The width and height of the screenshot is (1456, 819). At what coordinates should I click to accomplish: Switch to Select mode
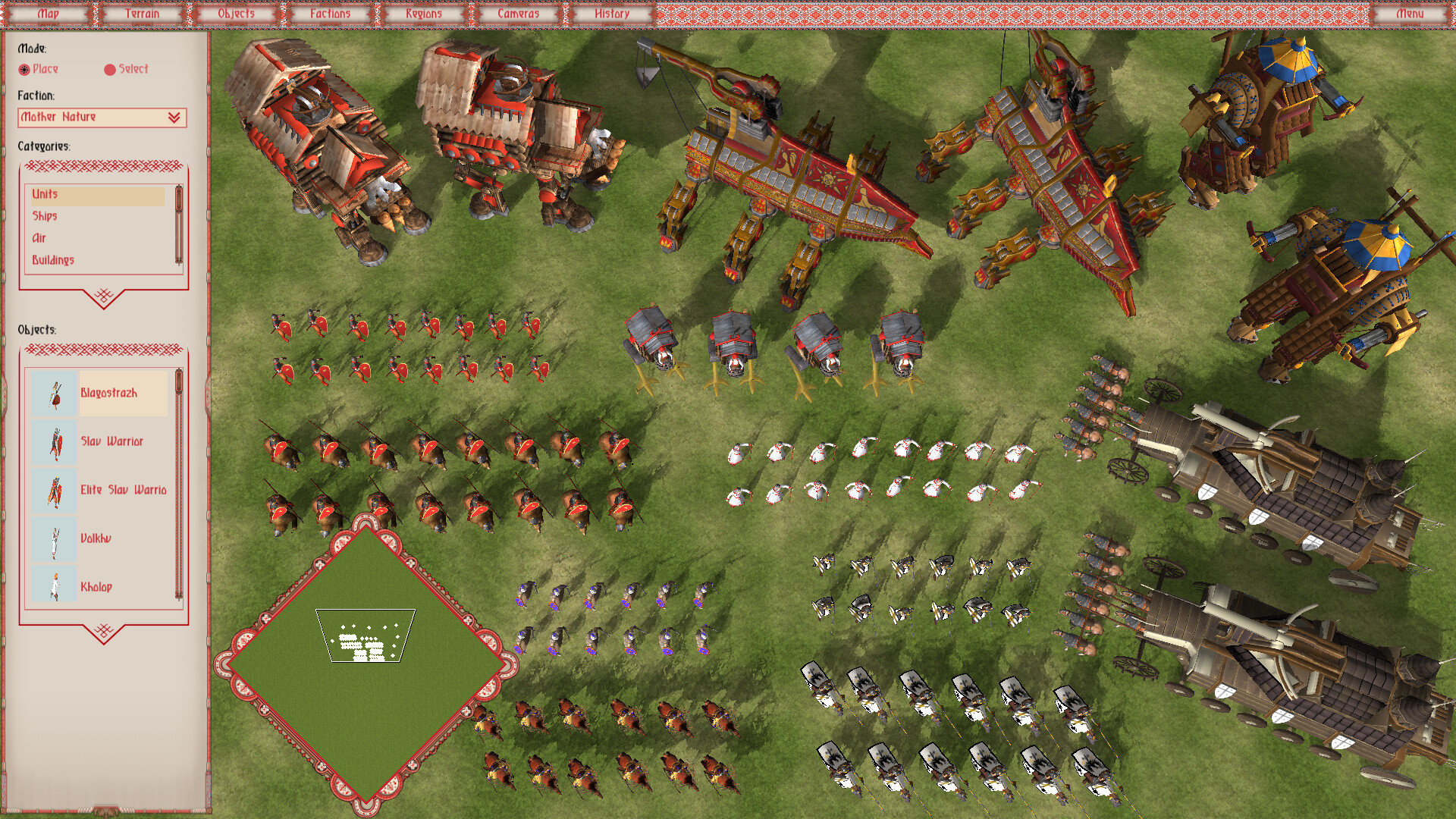110,69
